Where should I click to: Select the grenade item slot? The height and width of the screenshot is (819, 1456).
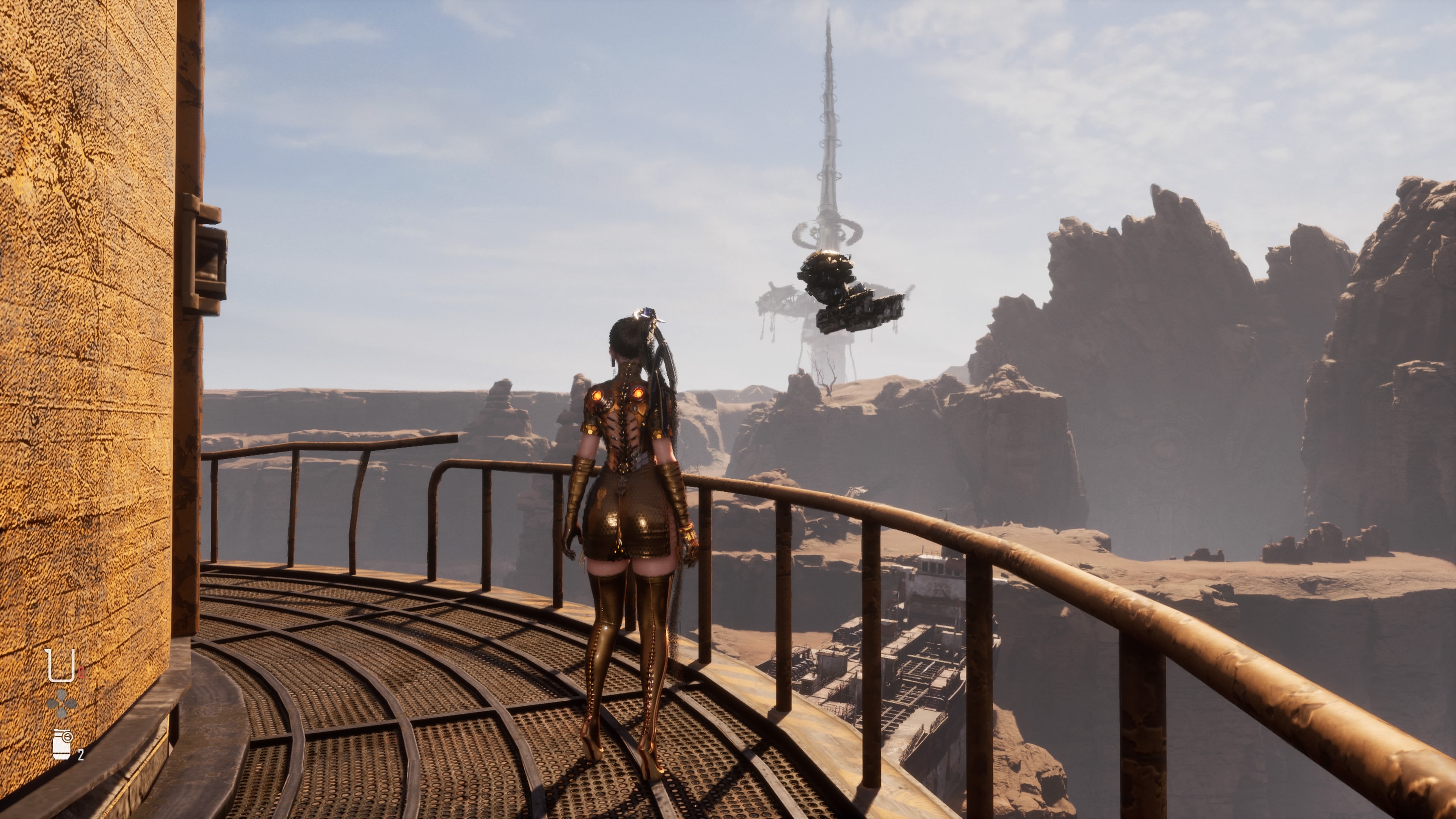click(62, 744)
